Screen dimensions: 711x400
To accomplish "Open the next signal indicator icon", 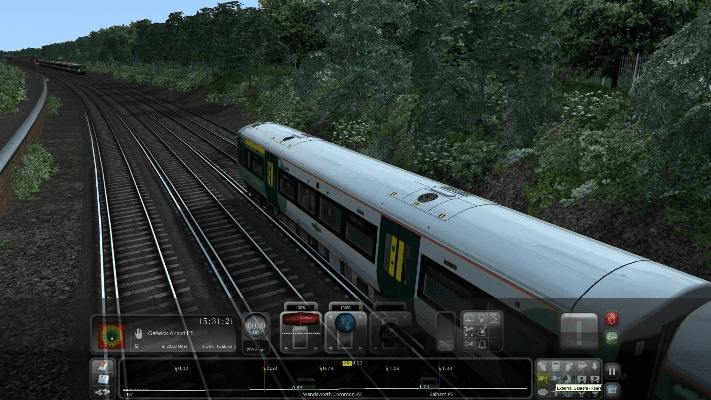I will click(x=108, y=333).
